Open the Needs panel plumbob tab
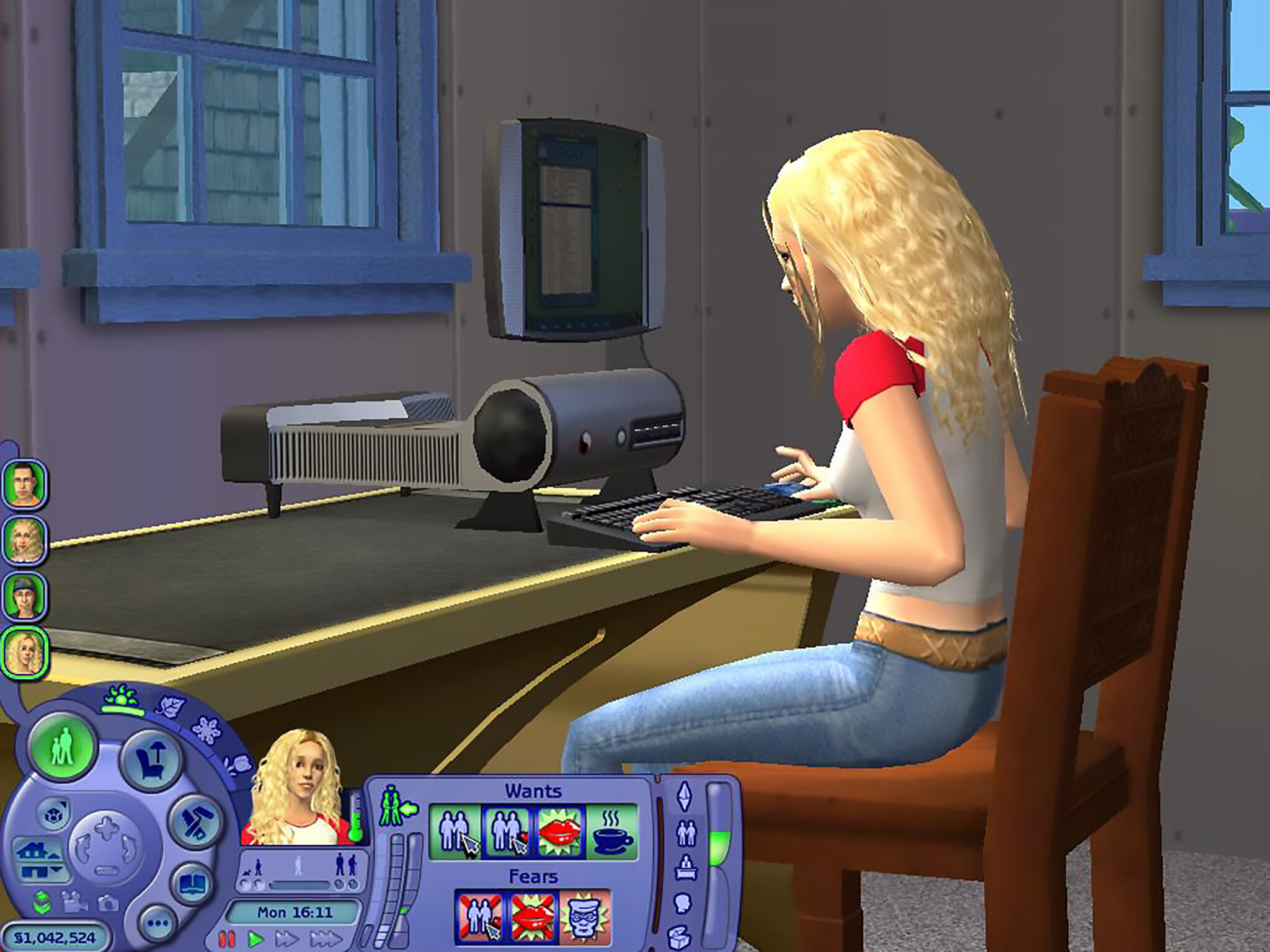This screenshot has width=1270, height=952. point(684,796)
